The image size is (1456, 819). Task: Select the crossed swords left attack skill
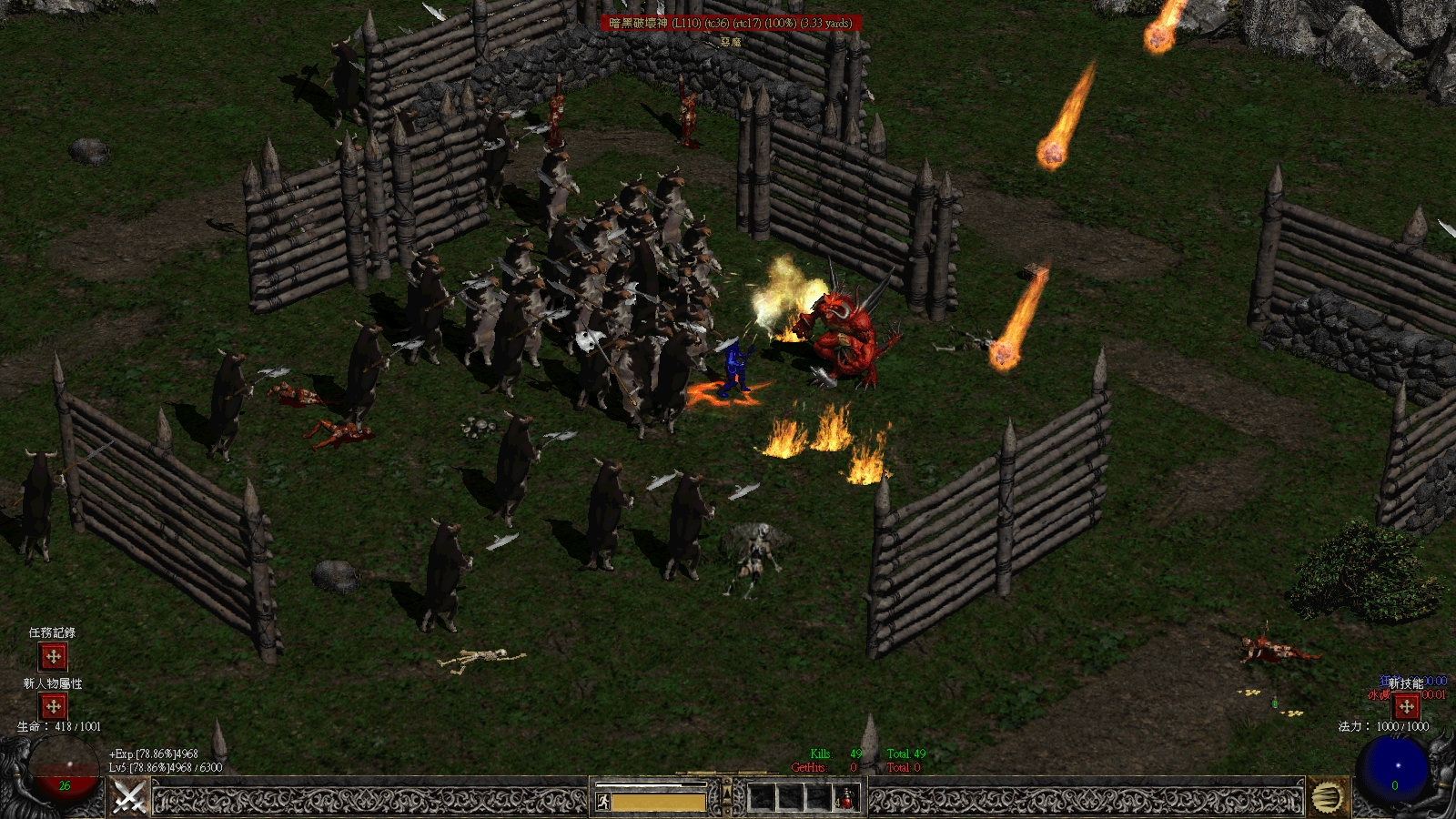click(129, 799)
